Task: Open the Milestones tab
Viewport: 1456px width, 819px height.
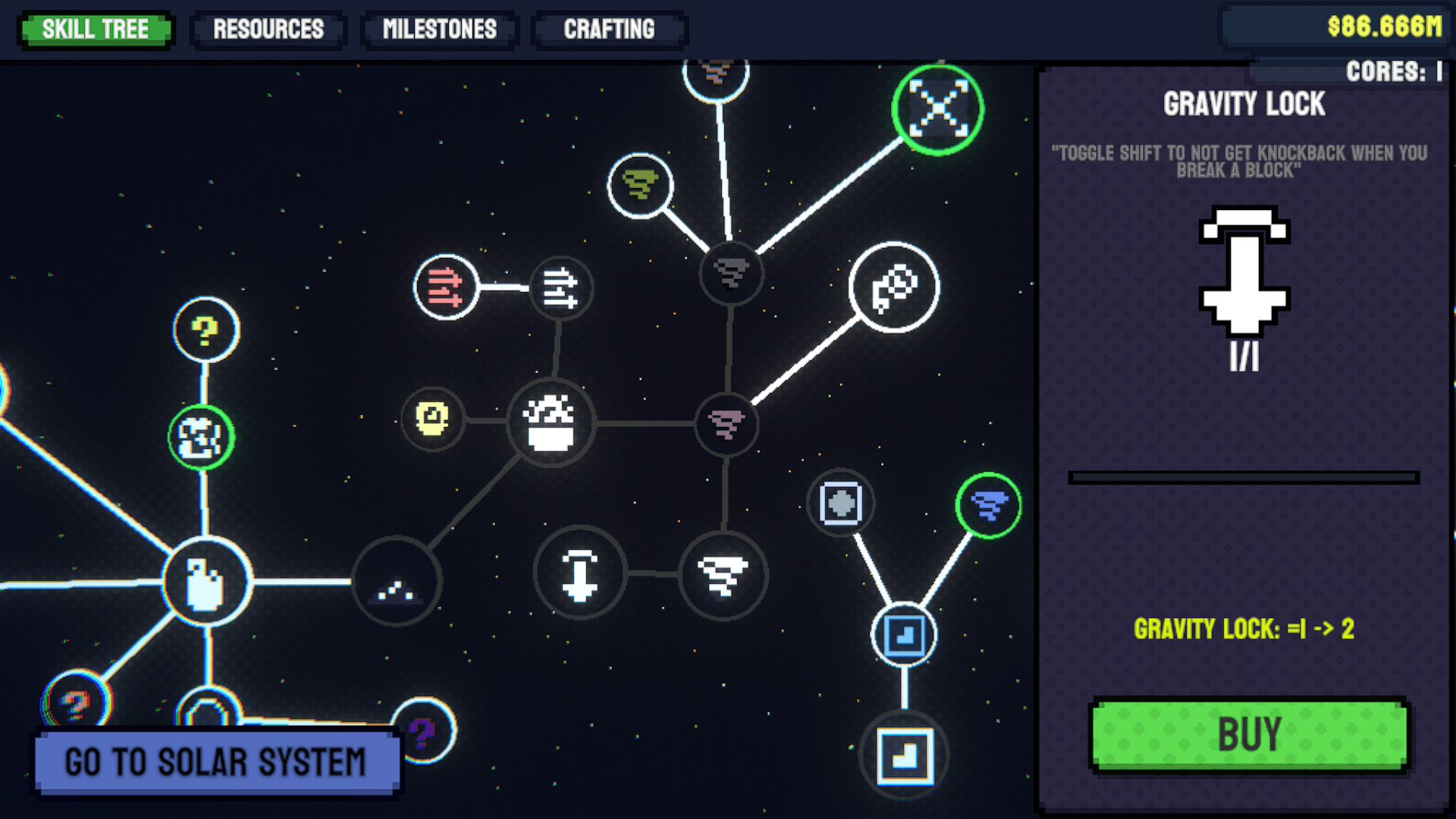Action: (x=440, y=30)
